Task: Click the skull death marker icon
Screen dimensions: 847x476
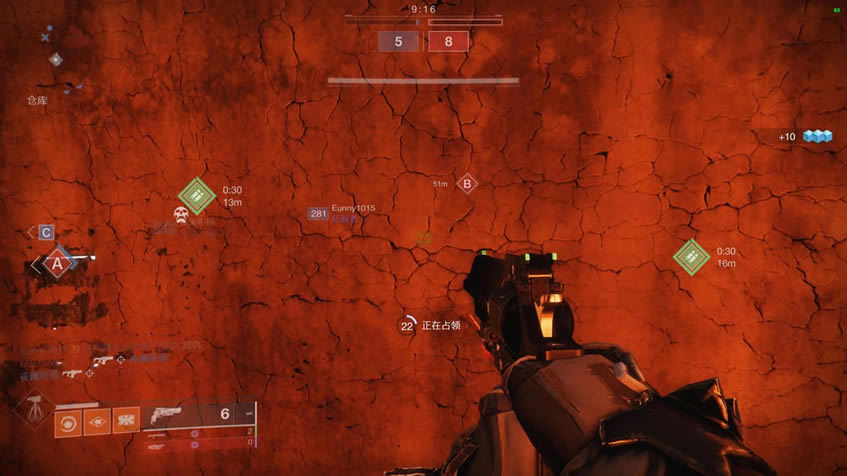Action: [x=182, y=216]
